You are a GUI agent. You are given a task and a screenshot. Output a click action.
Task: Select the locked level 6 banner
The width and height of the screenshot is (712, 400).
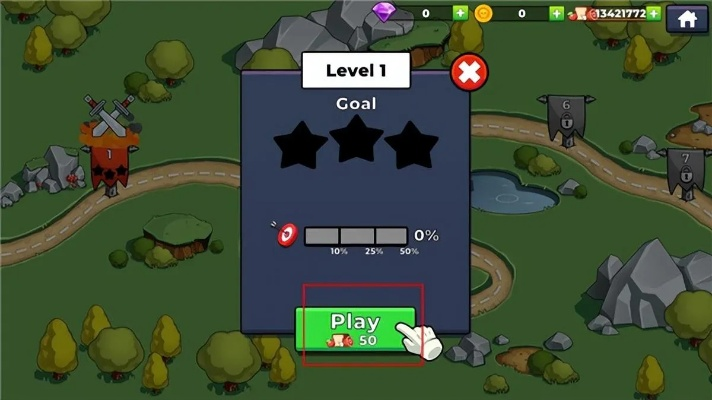point(565,118)
